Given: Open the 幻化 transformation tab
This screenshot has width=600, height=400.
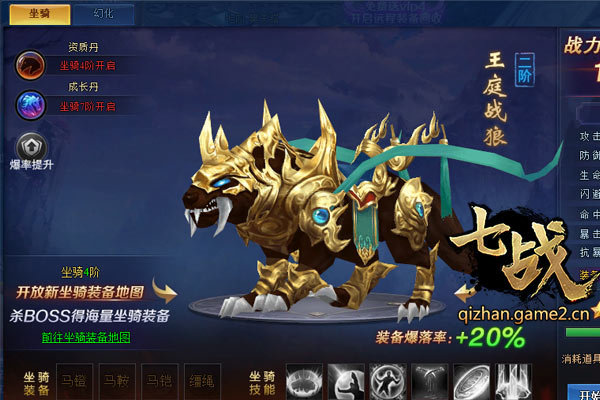Looking at the screenshot, I should 104,14.
